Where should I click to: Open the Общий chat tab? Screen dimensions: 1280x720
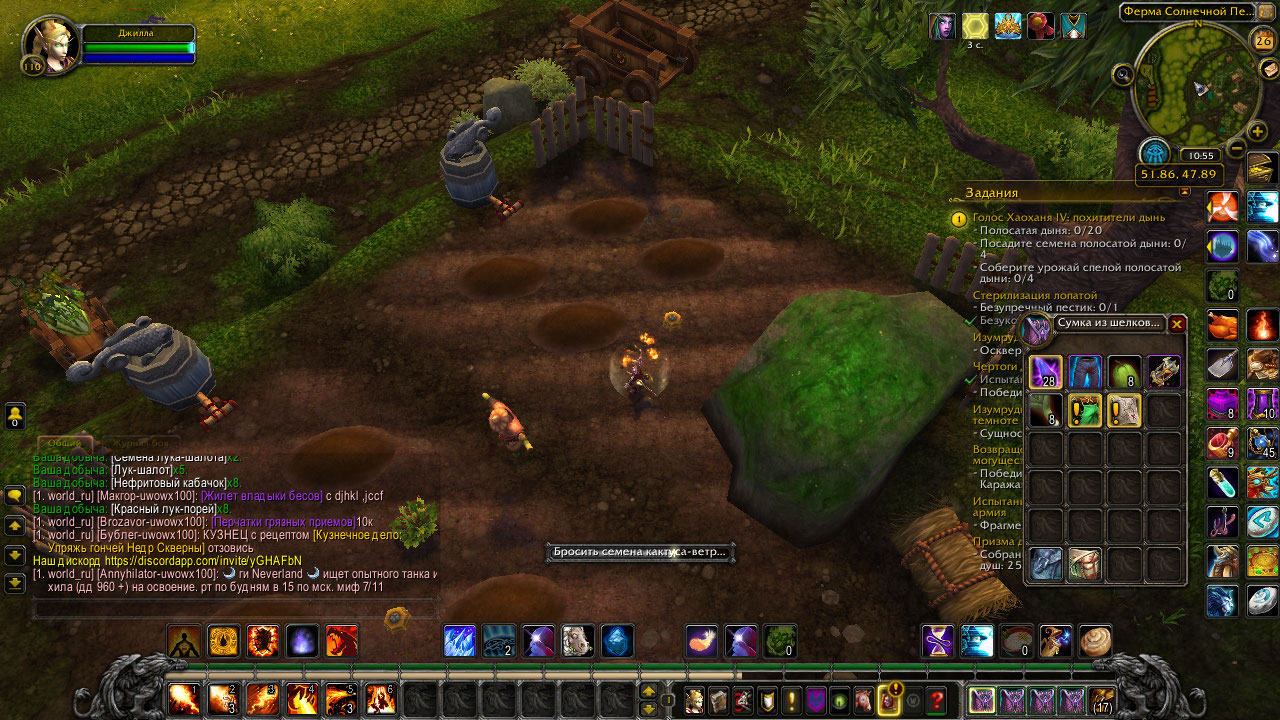pos(65,442)
